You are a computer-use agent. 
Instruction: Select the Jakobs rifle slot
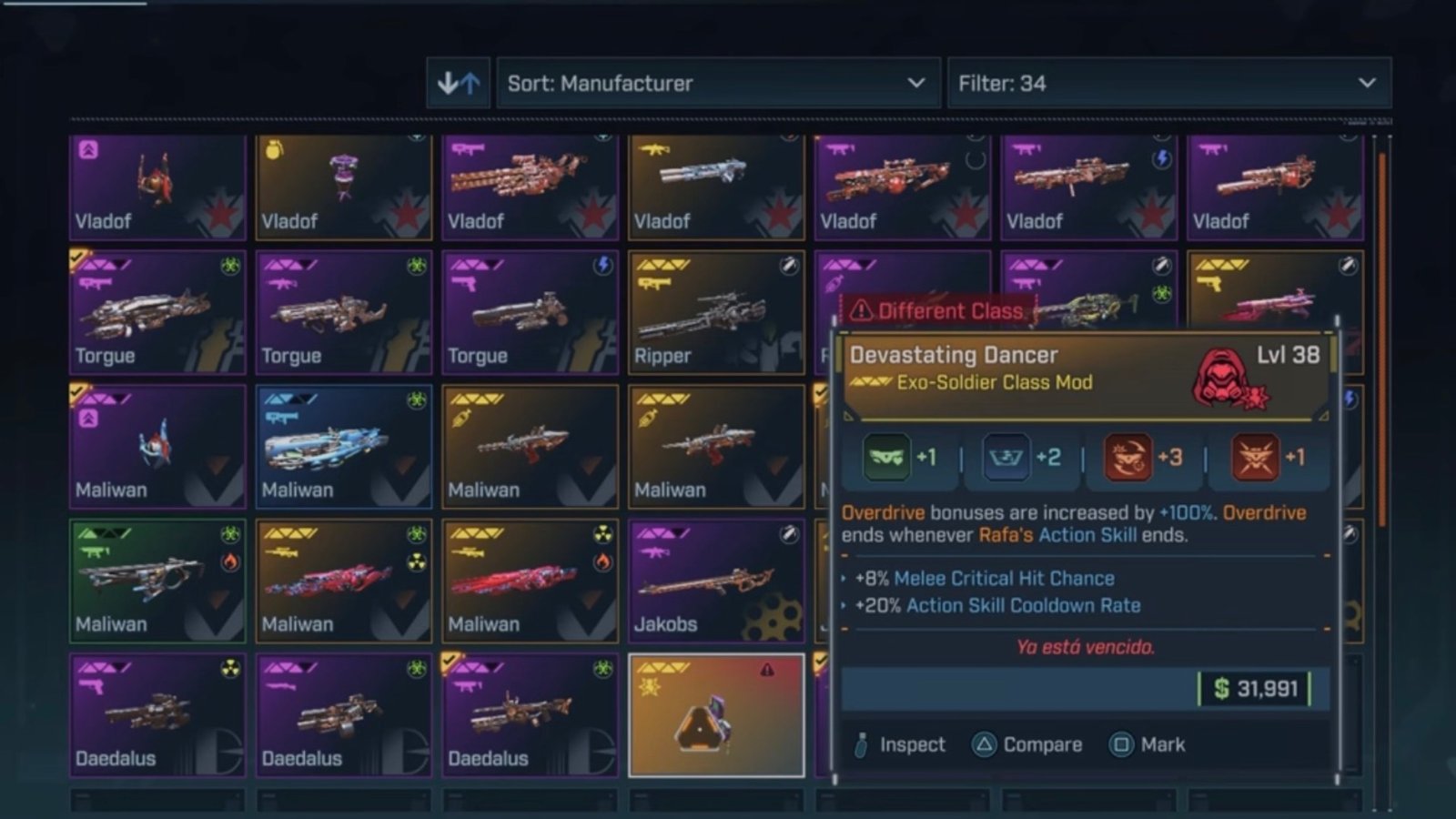tap(716, 581)
